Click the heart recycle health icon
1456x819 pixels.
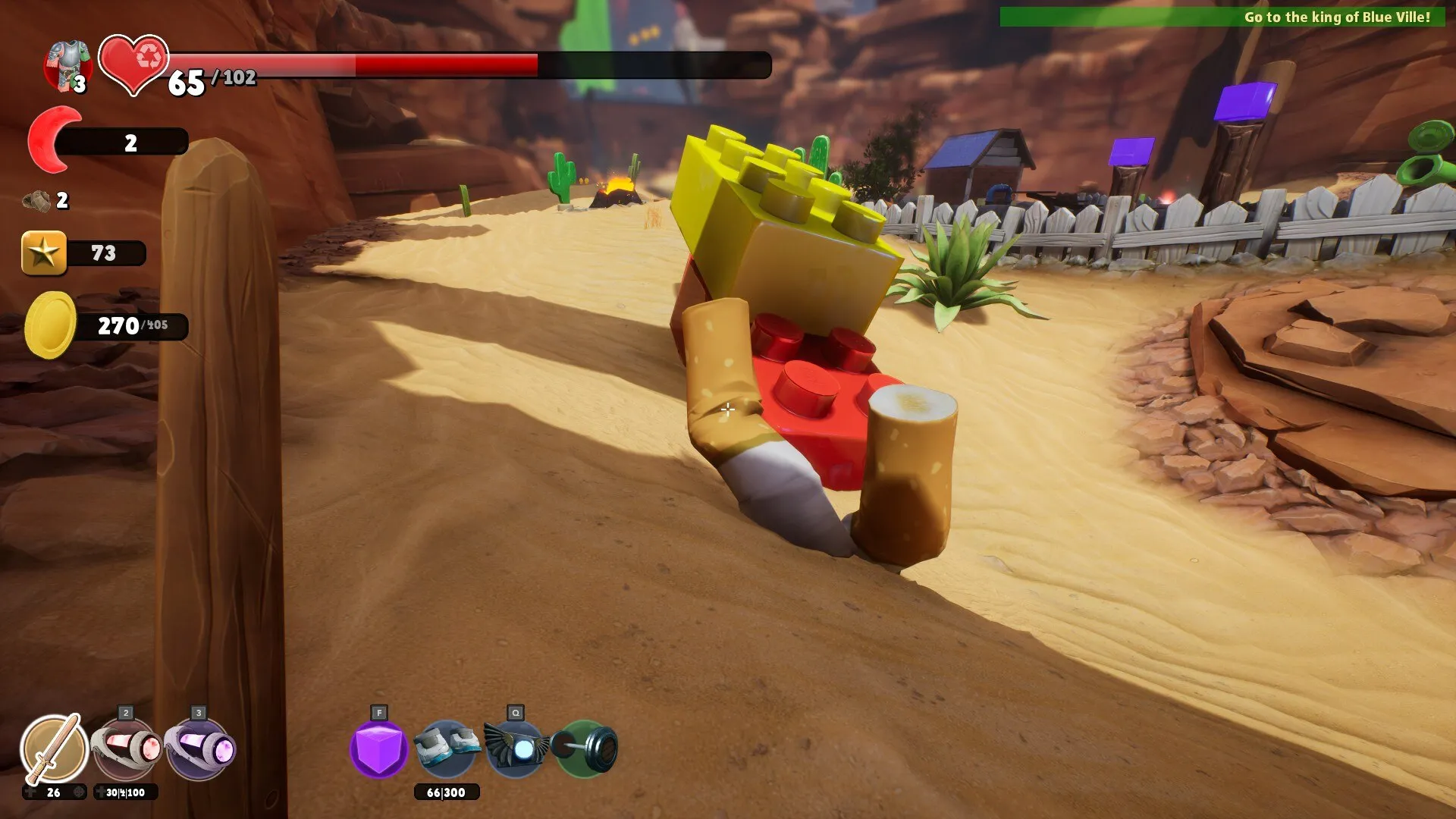tap(133, 64)
